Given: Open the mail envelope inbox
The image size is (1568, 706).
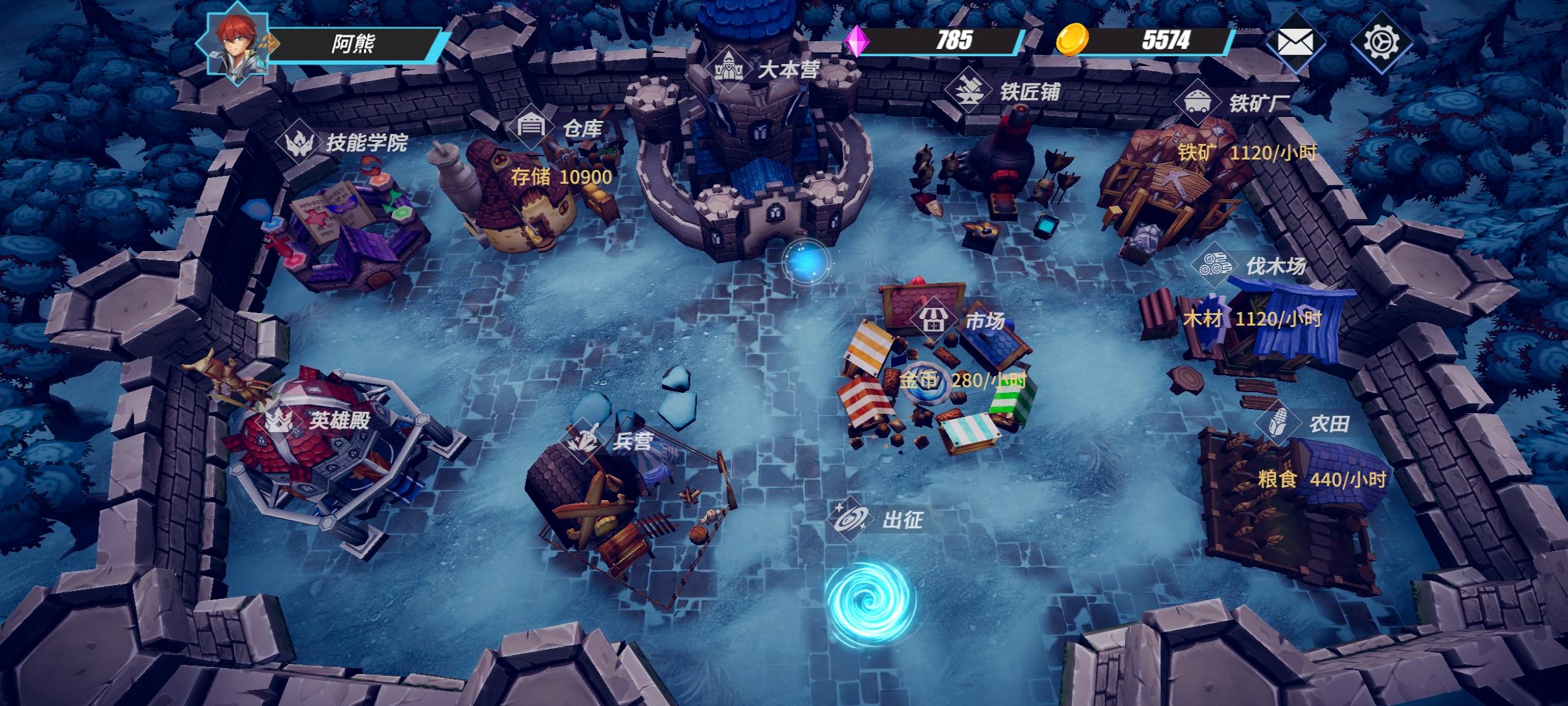Looking at the screenshot, I should [1295, 43].
